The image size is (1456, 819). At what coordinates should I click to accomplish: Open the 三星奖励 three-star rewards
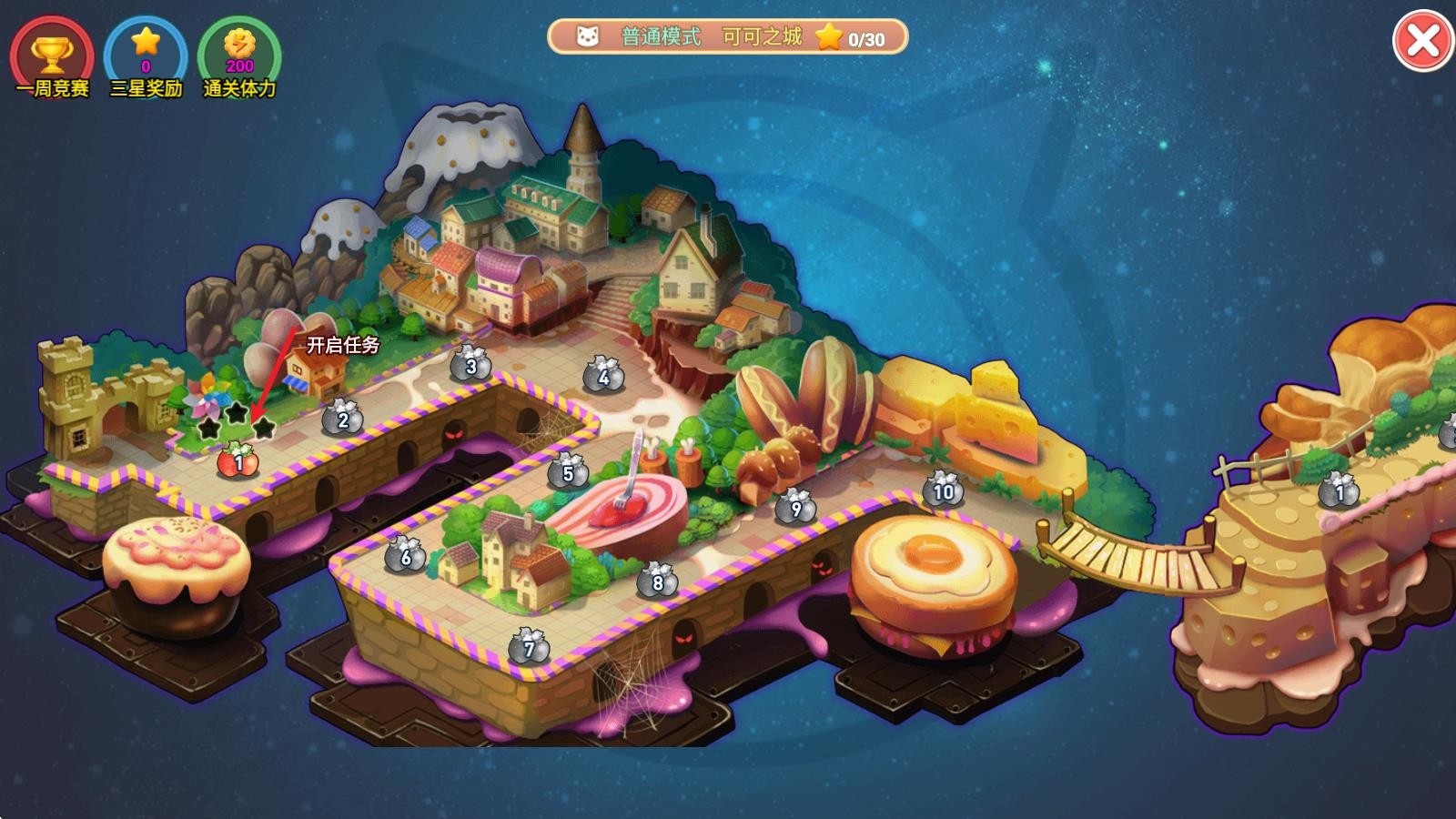pyautogui.click(x=146, y=55)
